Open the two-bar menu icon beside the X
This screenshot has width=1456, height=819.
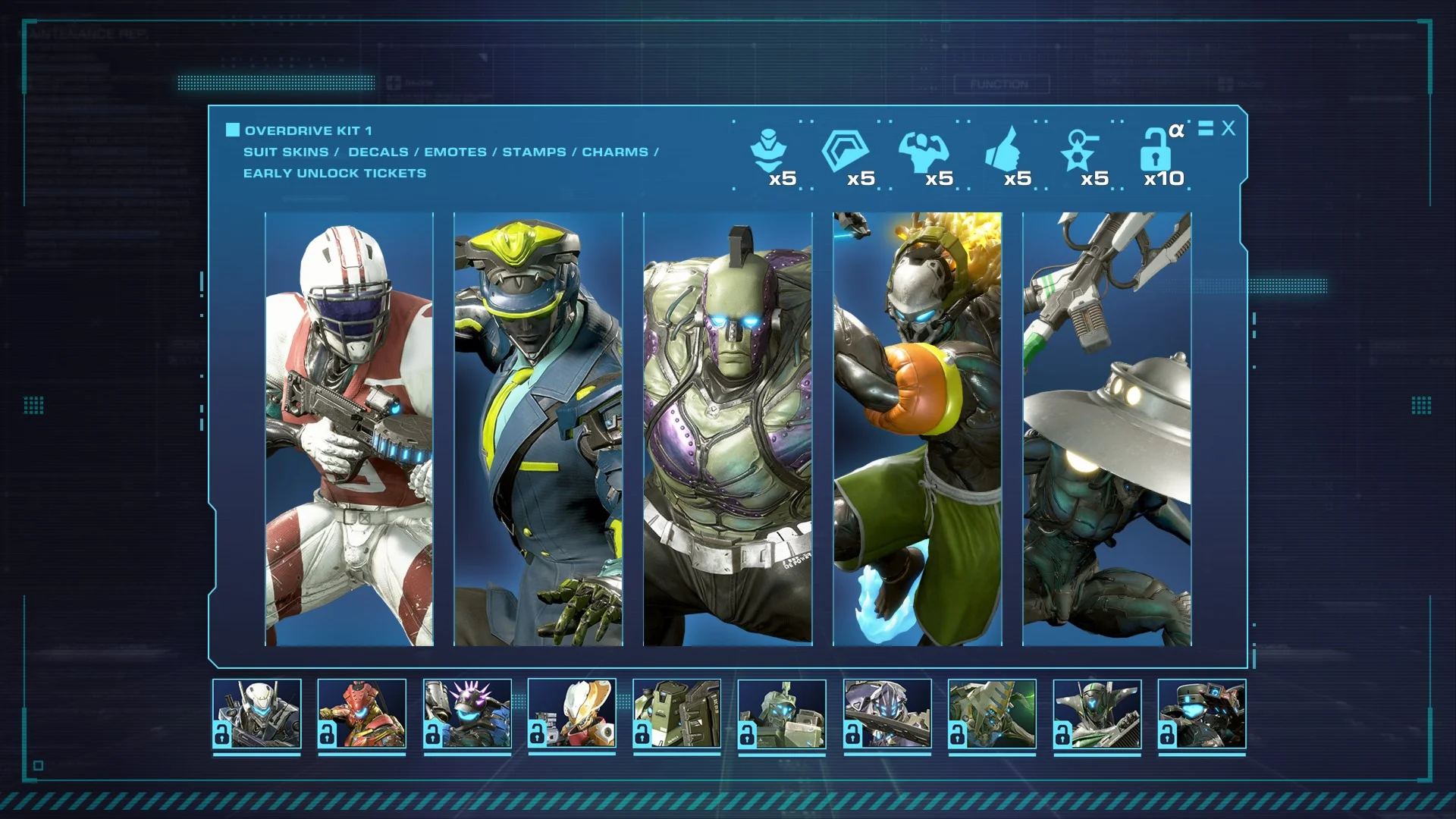(1206, 129)
